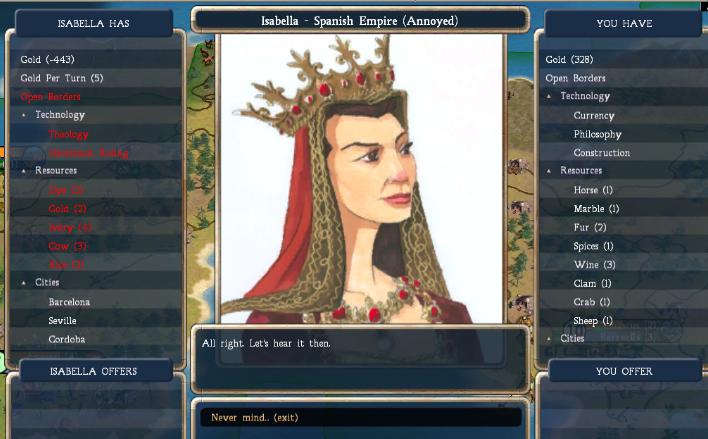Image resolution: width=708 pixels, height=439 pixels.
Task: Select the Spices resource entry
Action: [x=593, y=246]
